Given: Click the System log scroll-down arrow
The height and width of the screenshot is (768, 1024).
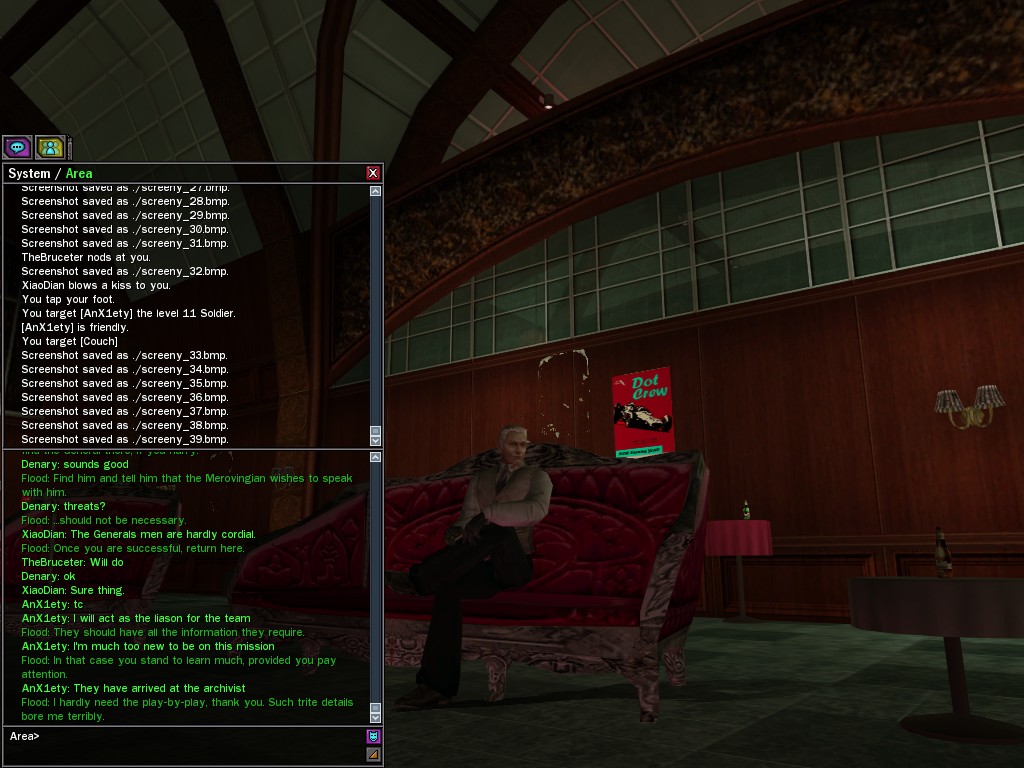Looking at the screenshot, I should [x=376, y=440].
